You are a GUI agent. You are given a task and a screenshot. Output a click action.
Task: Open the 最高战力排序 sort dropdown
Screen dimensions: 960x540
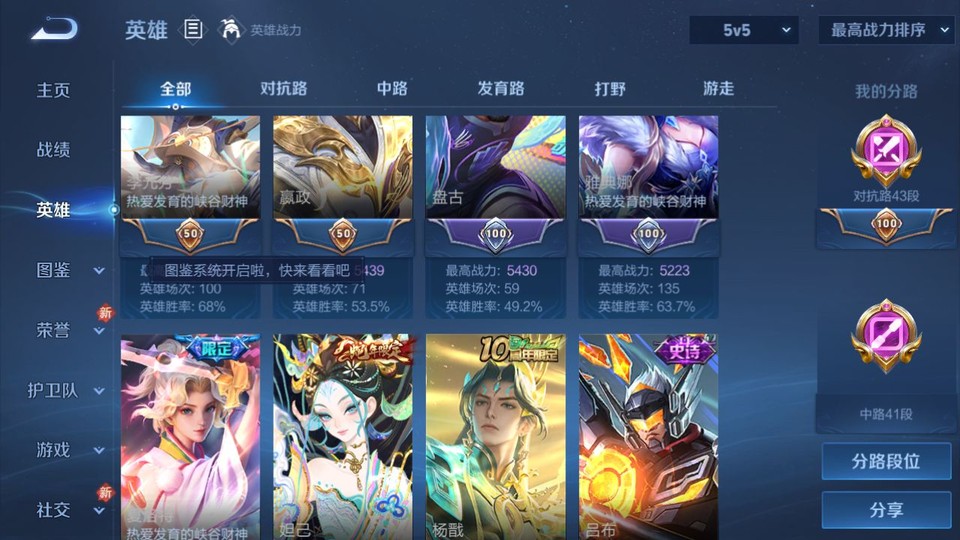886,30
